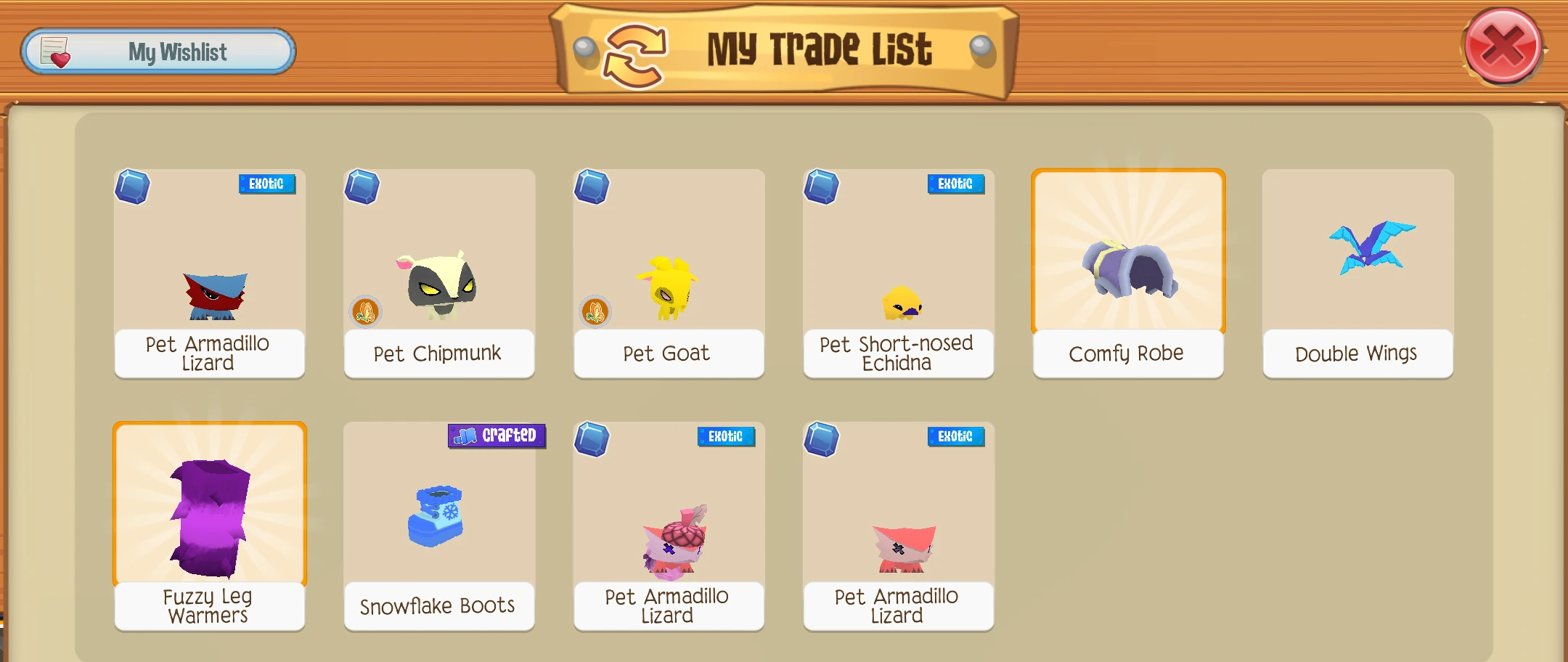Click the Pet Goat name label
The image size is (1568, 662).
tap(667, 354)
